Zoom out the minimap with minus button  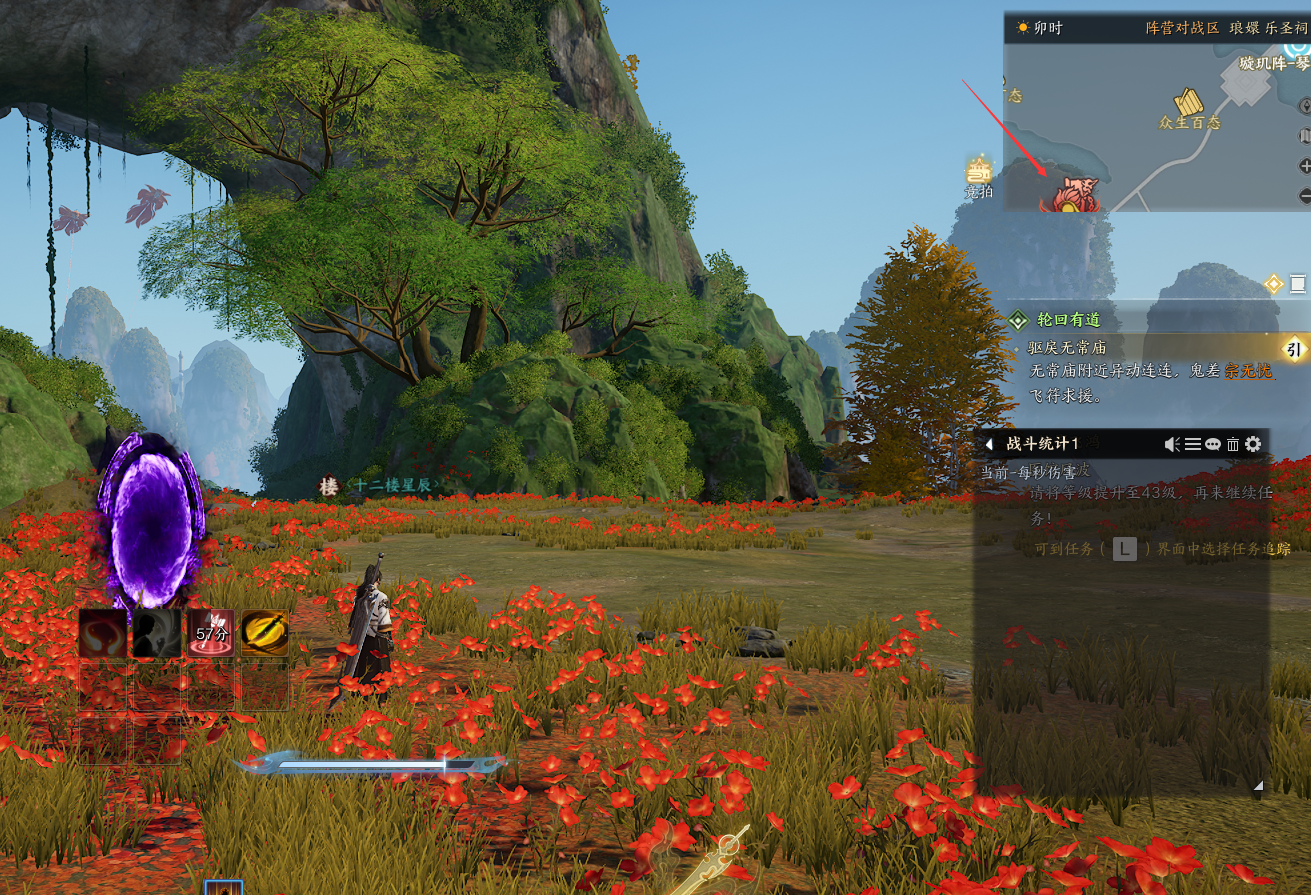click(1304, 195)
